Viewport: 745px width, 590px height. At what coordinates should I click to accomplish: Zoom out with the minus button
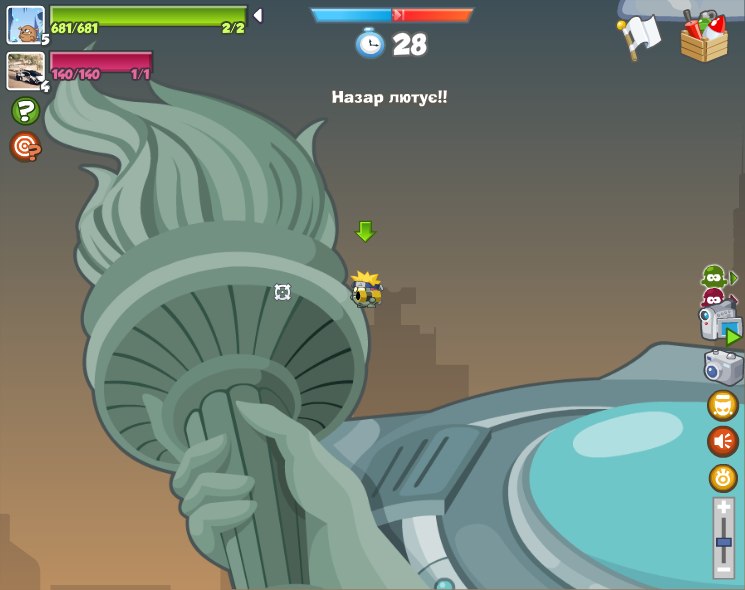[723, 568]
